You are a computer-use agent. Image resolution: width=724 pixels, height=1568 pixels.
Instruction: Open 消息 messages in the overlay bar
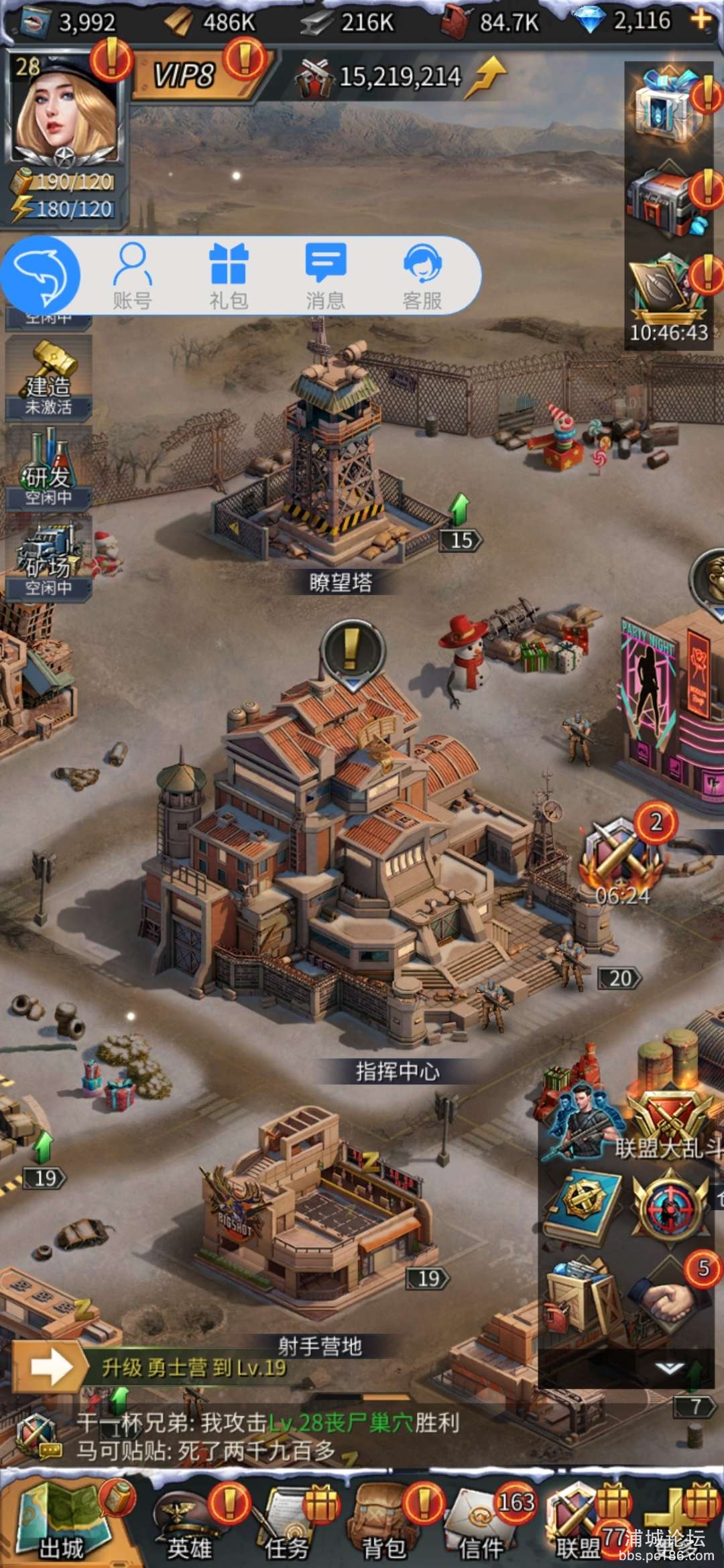[325, 275]
